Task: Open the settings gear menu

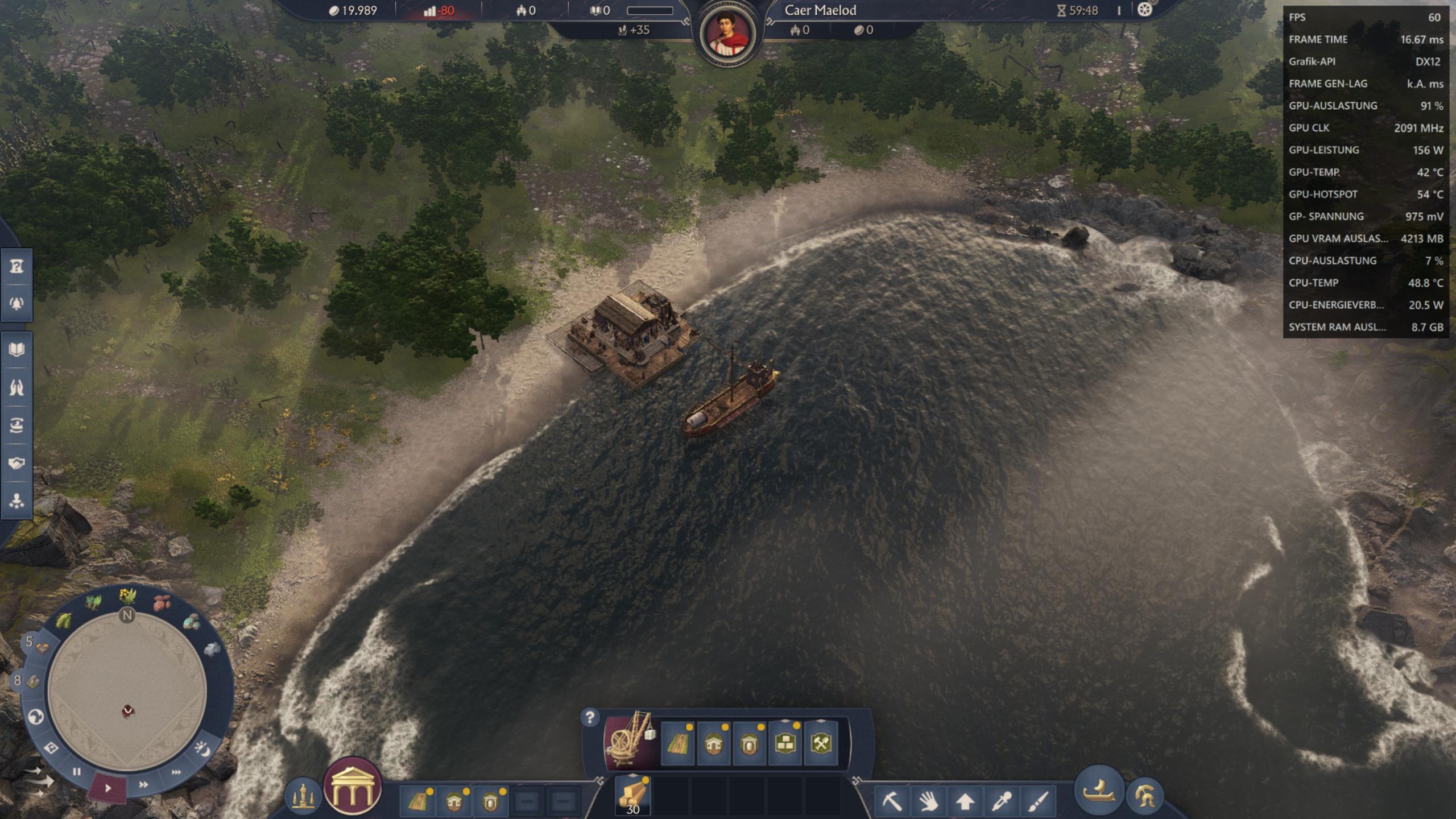Action: click(1144, 10)
